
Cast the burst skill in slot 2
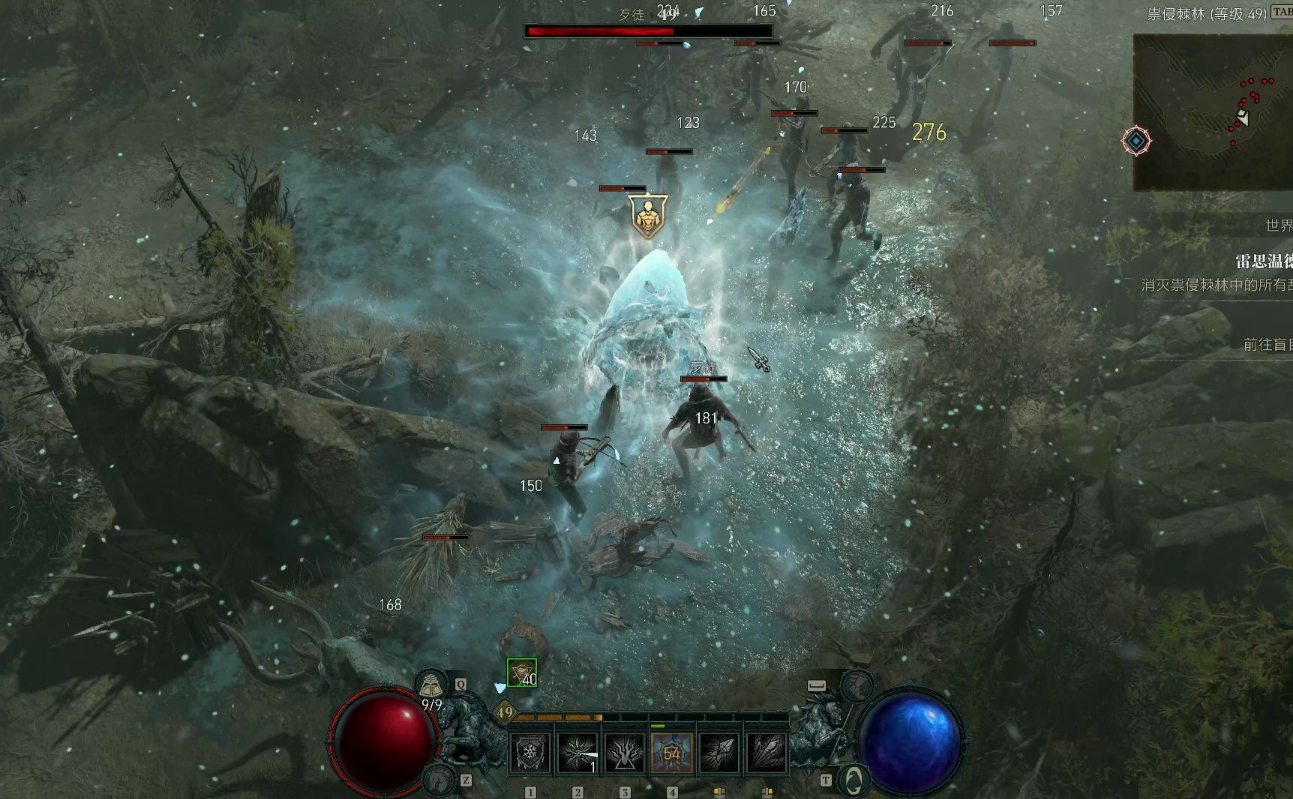pos(577,752)
